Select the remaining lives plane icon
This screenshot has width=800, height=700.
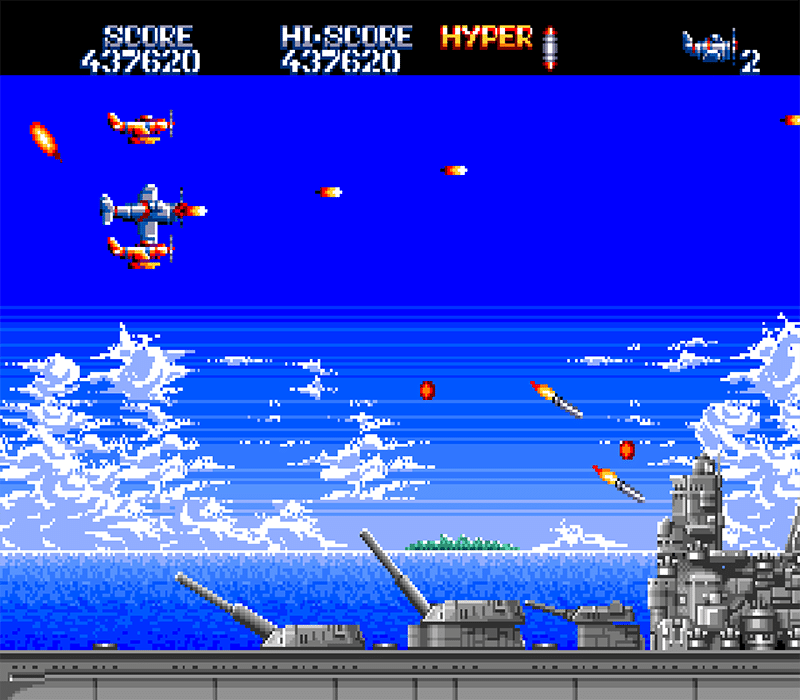[709, 47]
